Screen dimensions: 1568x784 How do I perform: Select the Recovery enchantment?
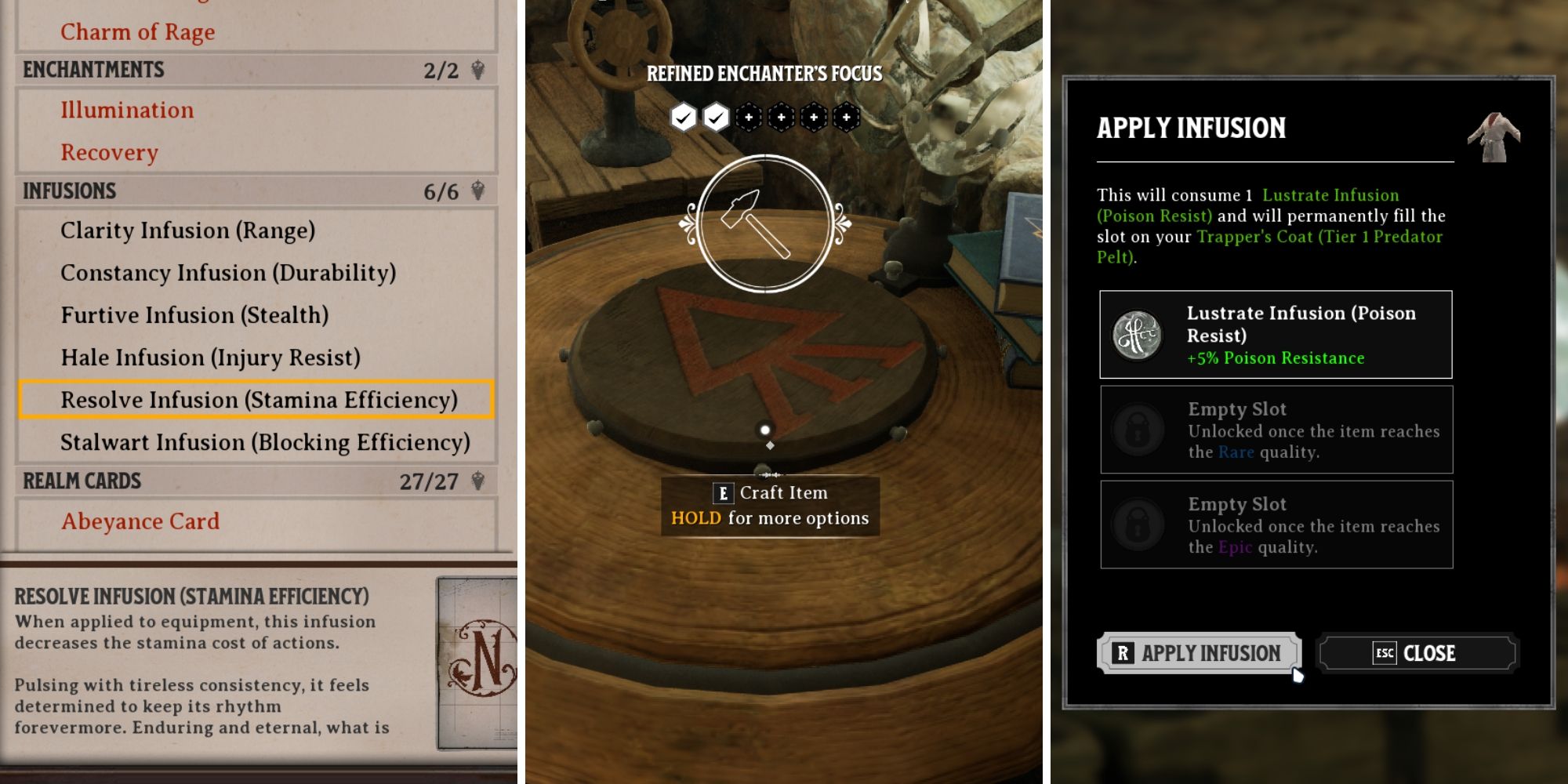click(110, 152)
